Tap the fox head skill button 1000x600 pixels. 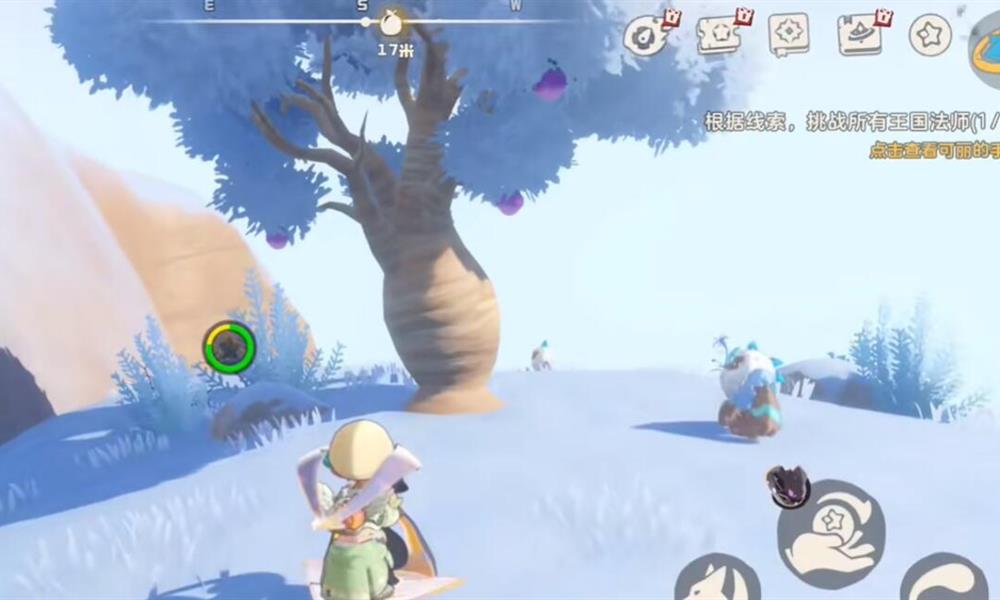(716, 580)
